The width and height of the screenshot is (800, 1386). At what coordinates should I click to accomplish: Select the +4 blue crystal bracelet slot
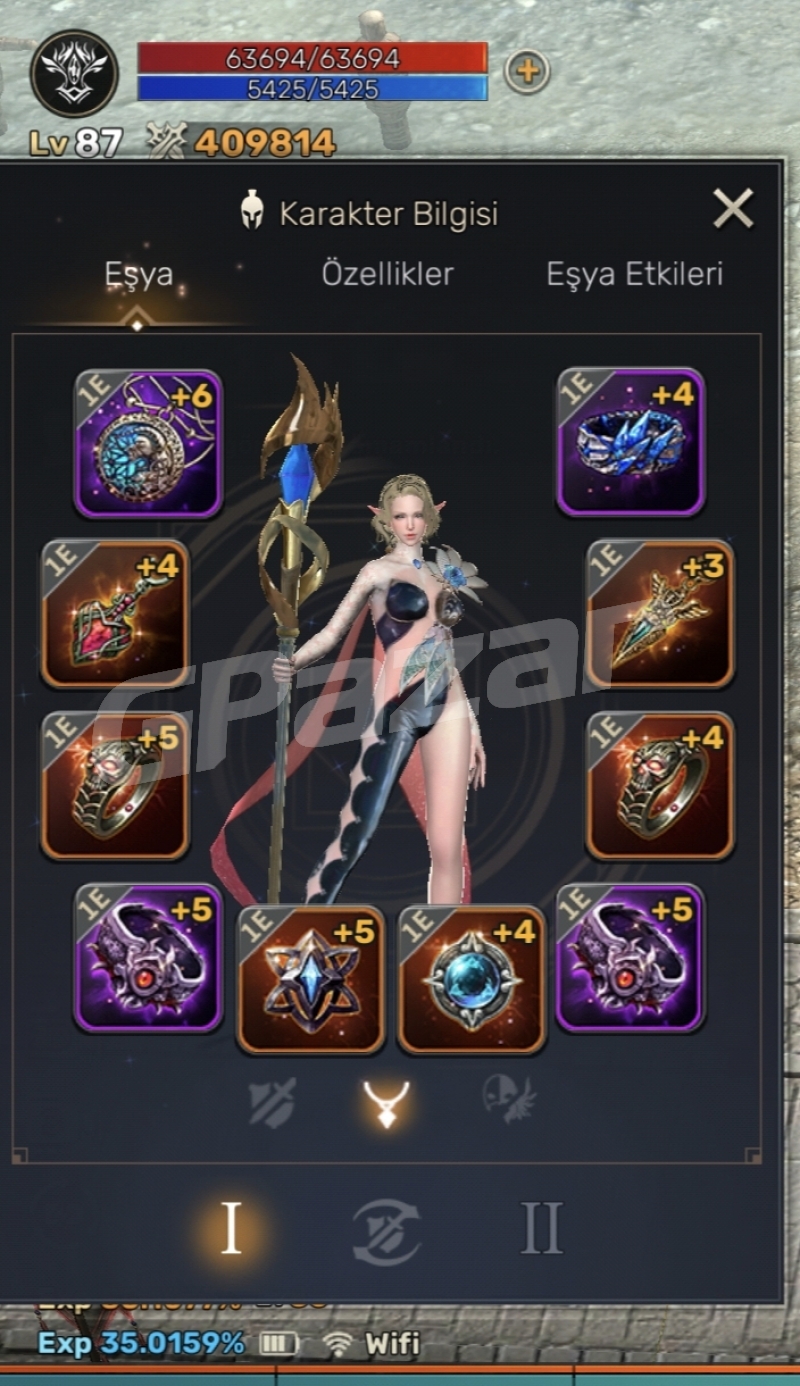[x=630, y=441]
